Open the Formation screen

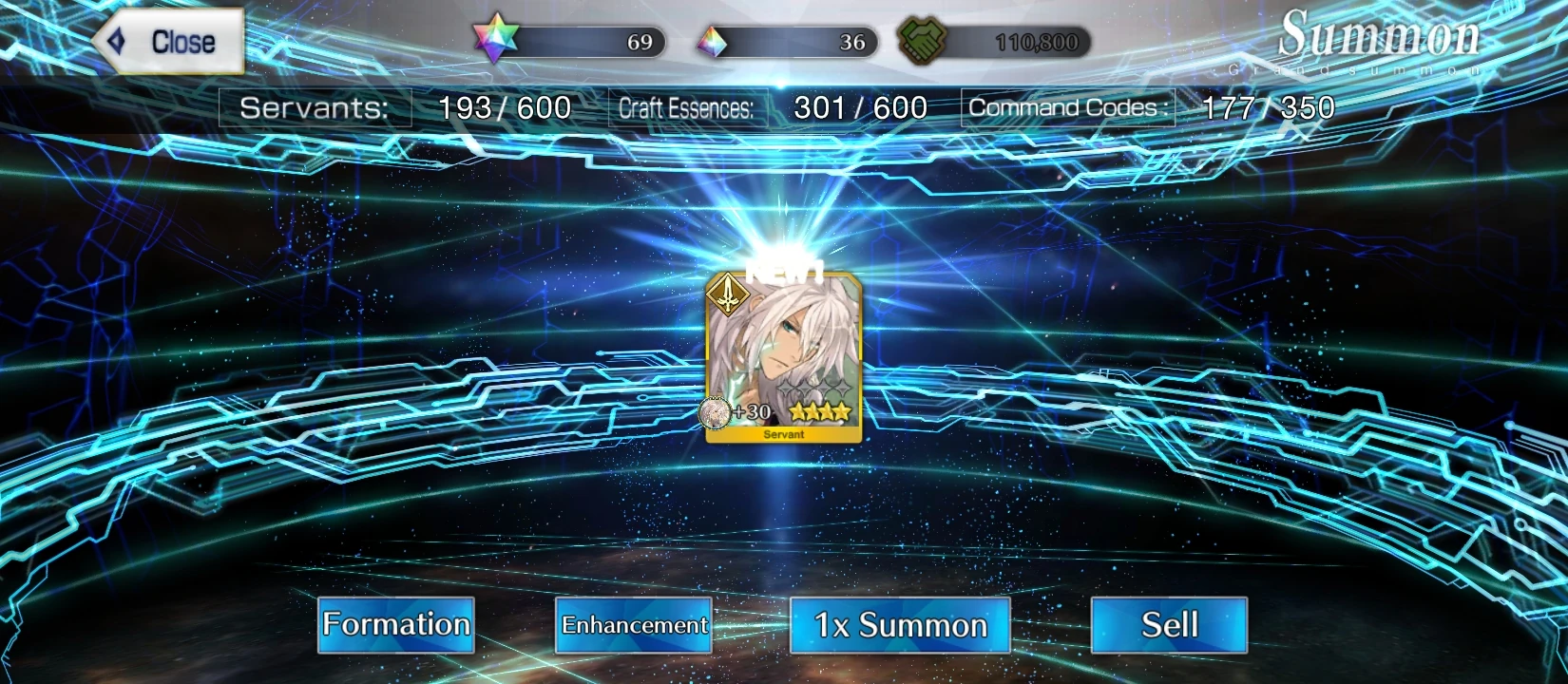[394, 625]
